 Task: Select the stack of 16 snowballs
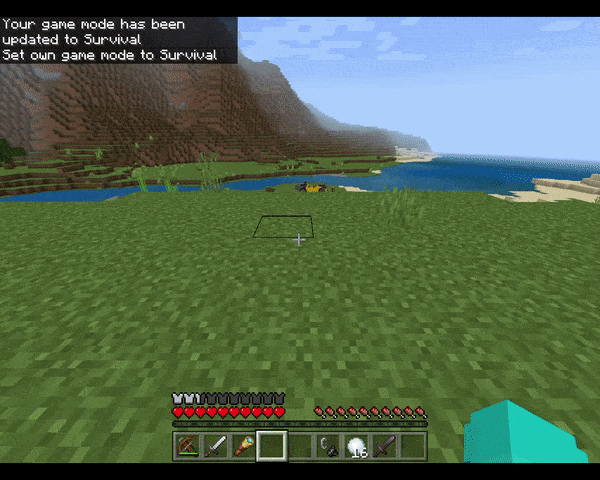pyautogui.click(x=357, y=446)
